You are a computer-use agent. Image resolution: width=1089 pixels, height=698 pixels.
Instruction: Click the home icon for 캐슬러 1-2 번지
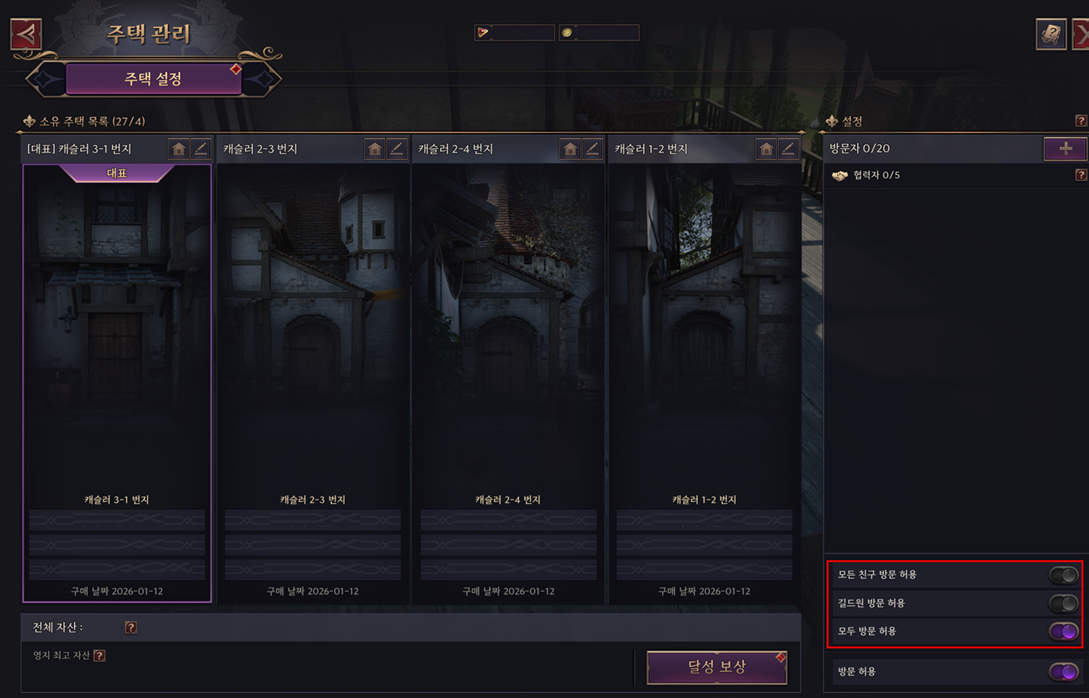pos(766,149)
